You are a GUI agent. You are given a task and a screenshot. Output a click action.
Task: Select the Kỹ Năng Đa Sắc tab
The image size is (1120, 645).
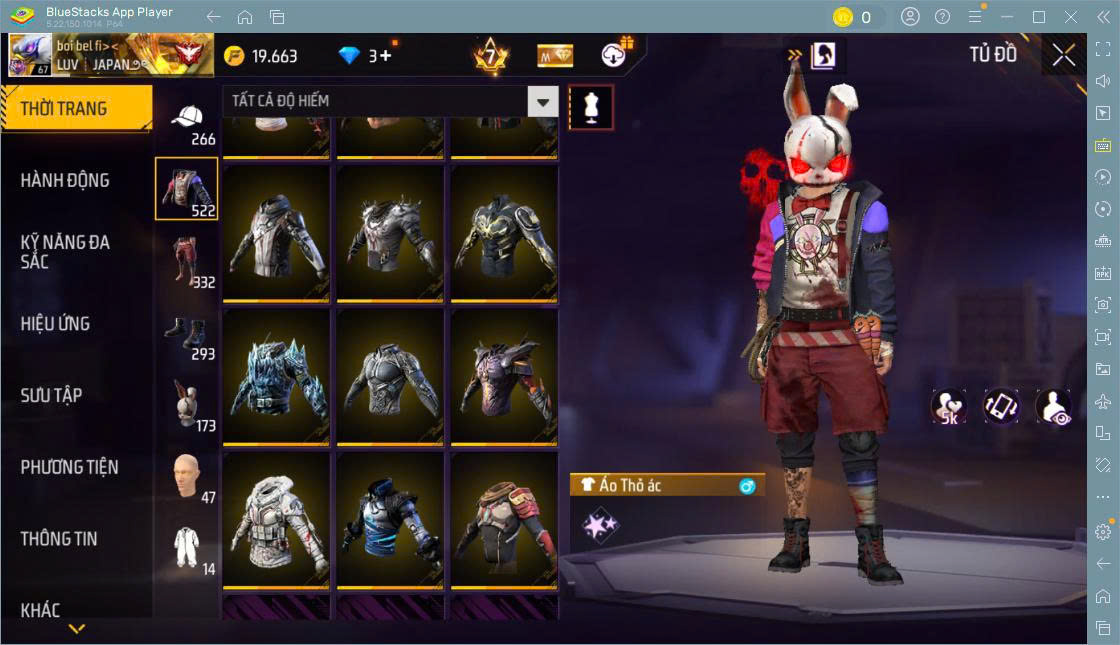[66, 252]
